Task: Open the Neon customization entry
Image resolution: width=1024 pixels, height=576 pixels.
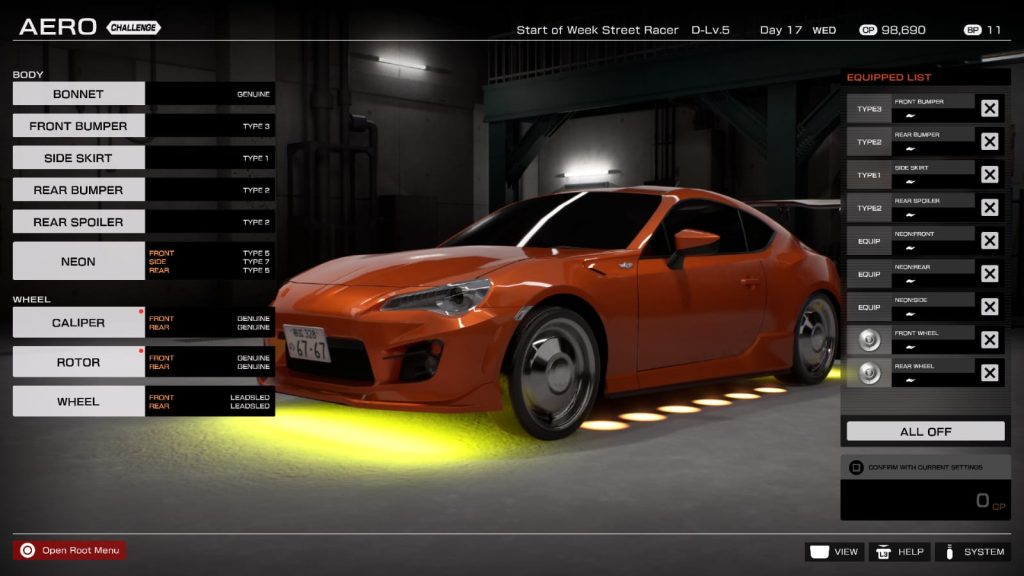Action: pos(79,261)
